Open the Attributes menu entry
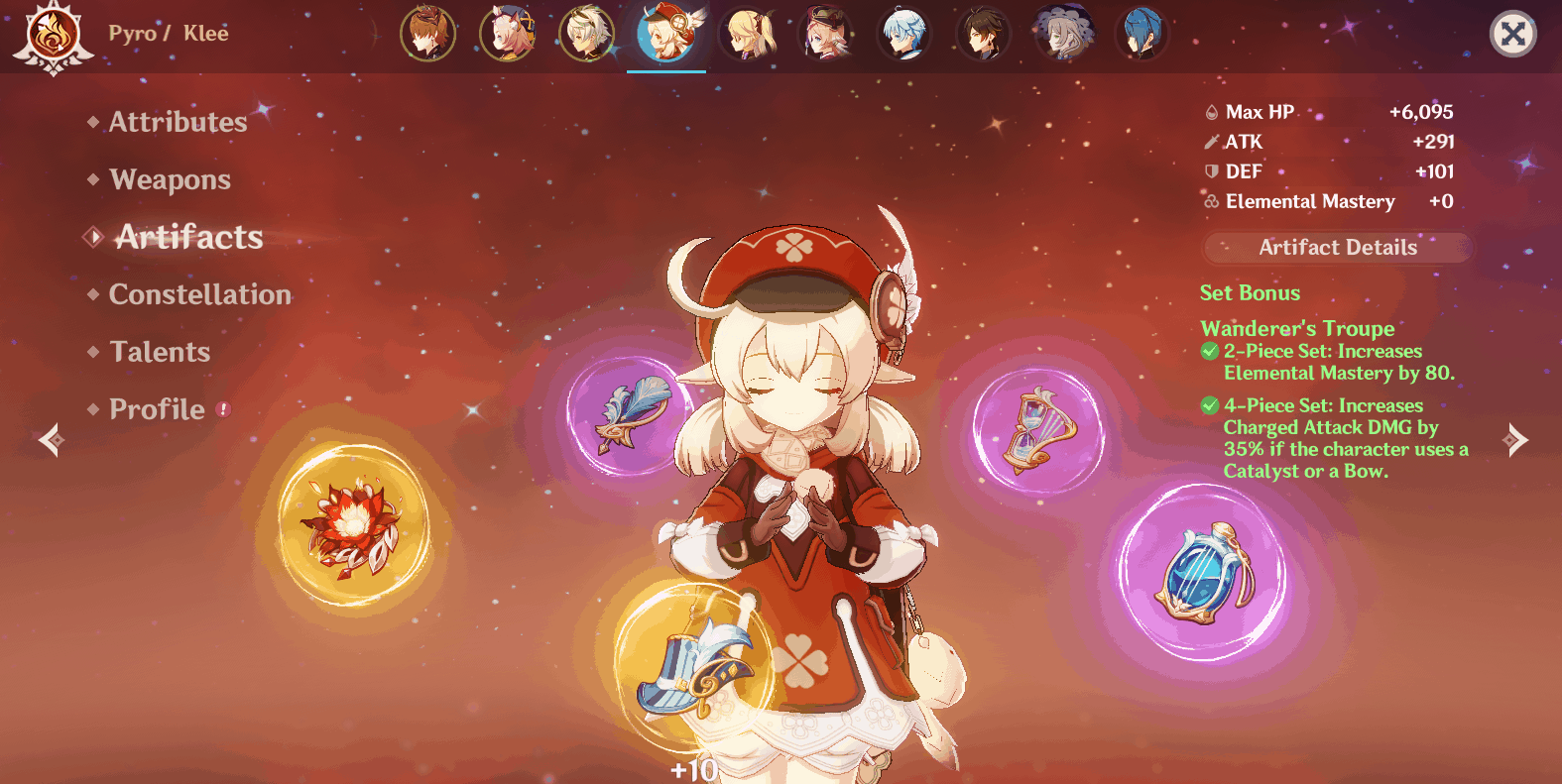1562x784 pixels. pos(178,122)
